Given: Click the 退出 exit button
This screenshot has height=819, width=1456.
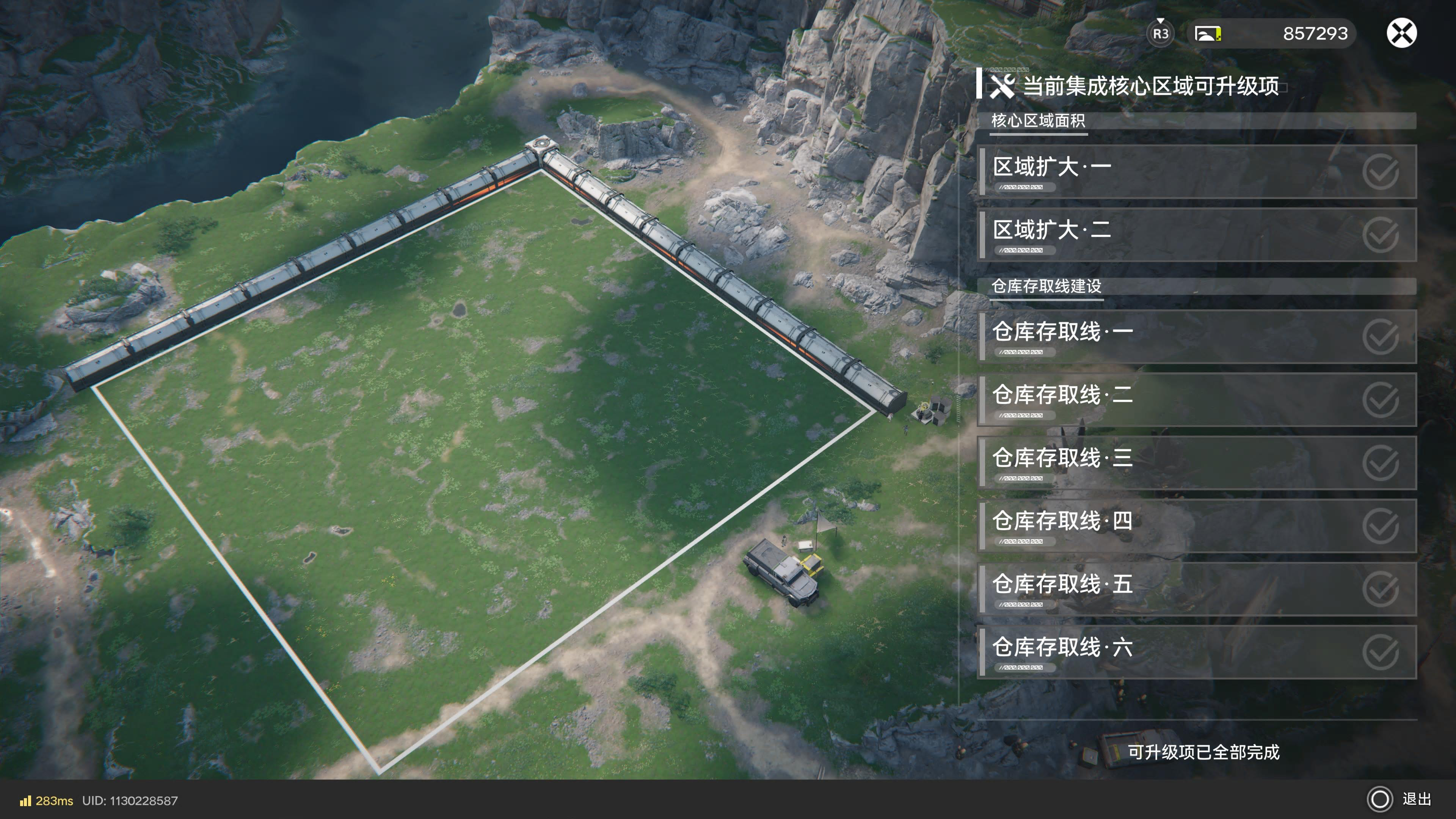Looking at the screenshot, I should [x=1400, y=799].
